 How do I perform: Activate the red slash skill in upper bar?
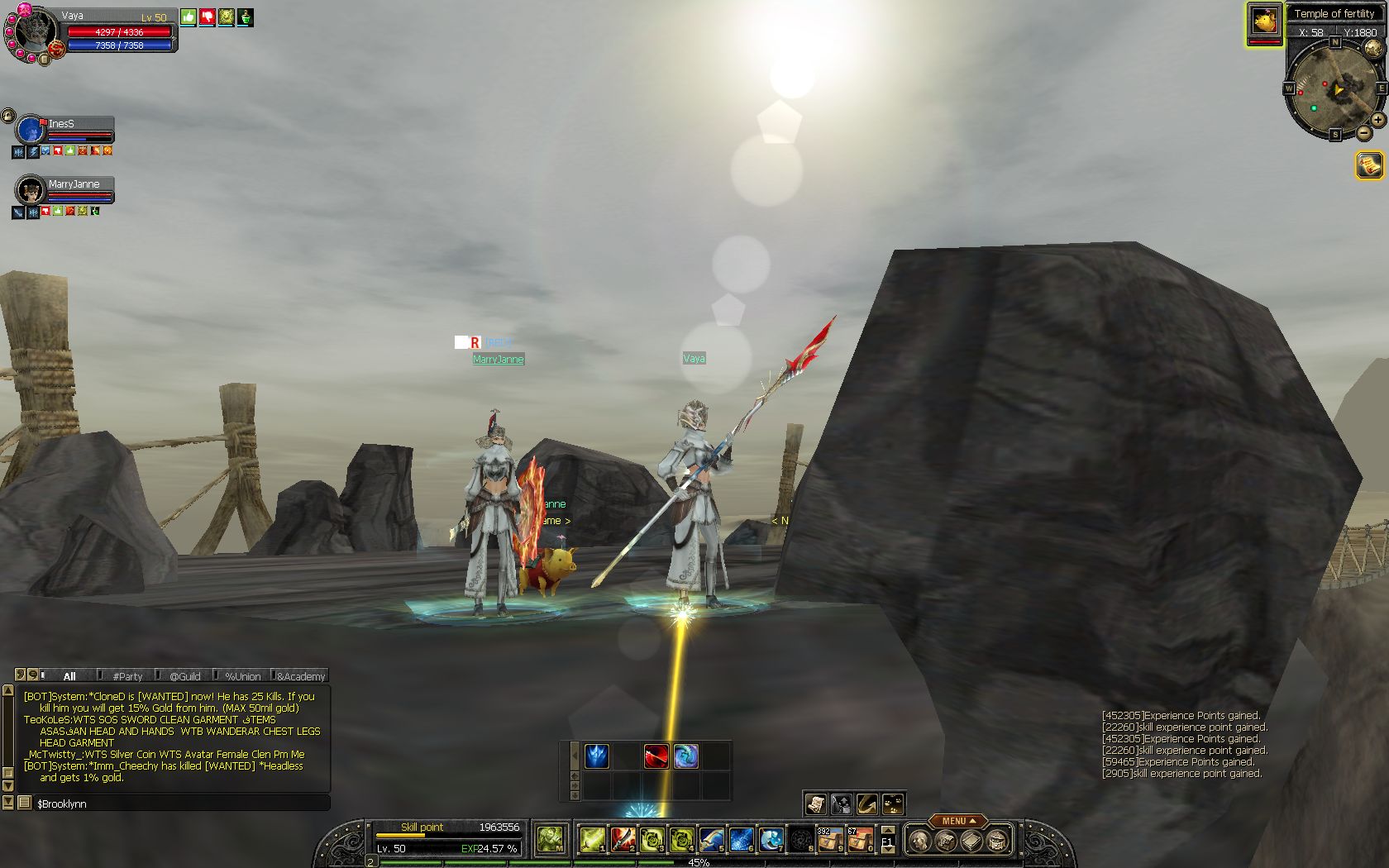click(656, 756)
